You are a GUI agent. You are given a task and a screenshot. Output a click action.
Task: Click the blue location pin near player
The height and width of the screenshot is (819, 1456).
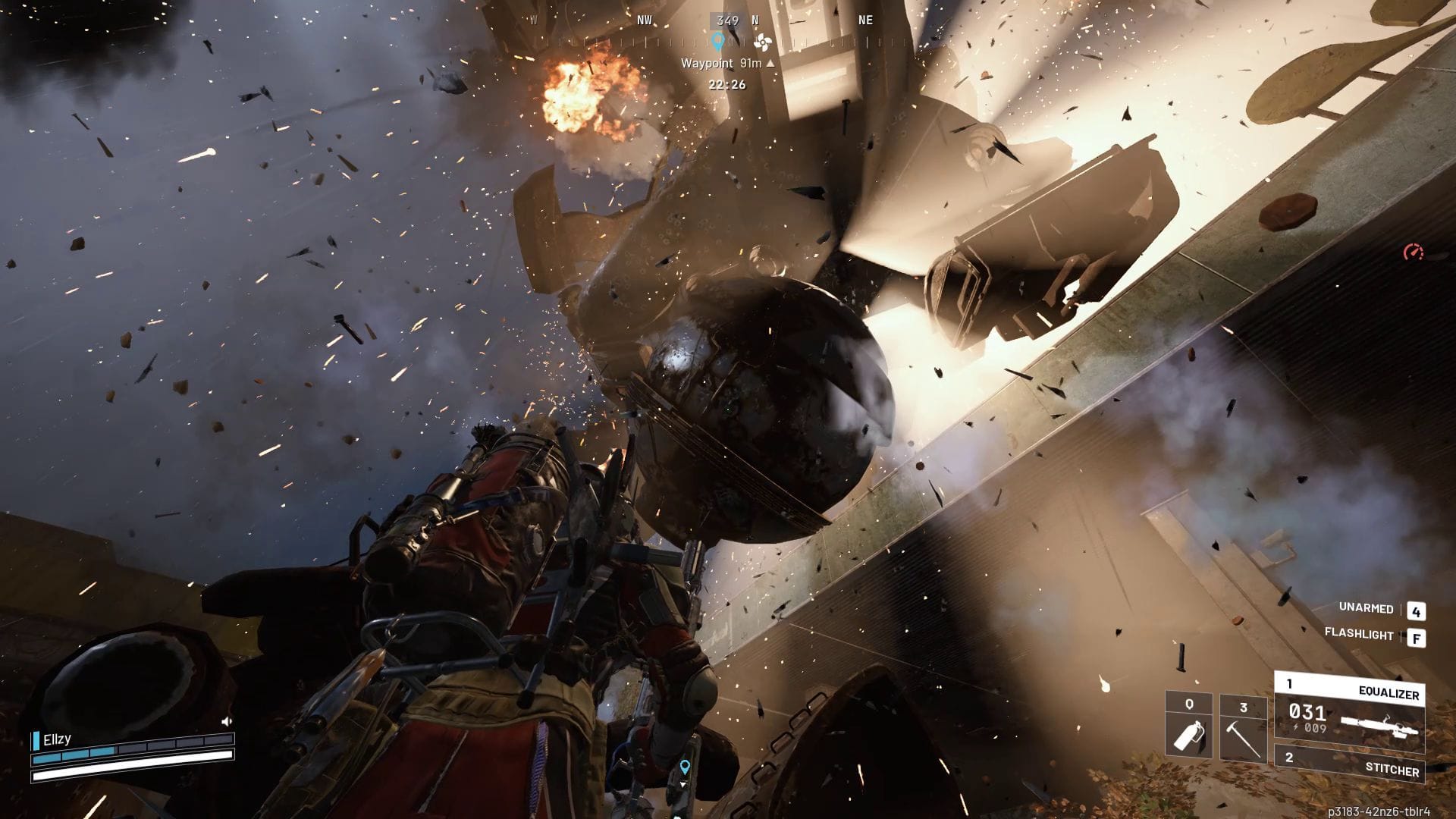pos(685,767)
